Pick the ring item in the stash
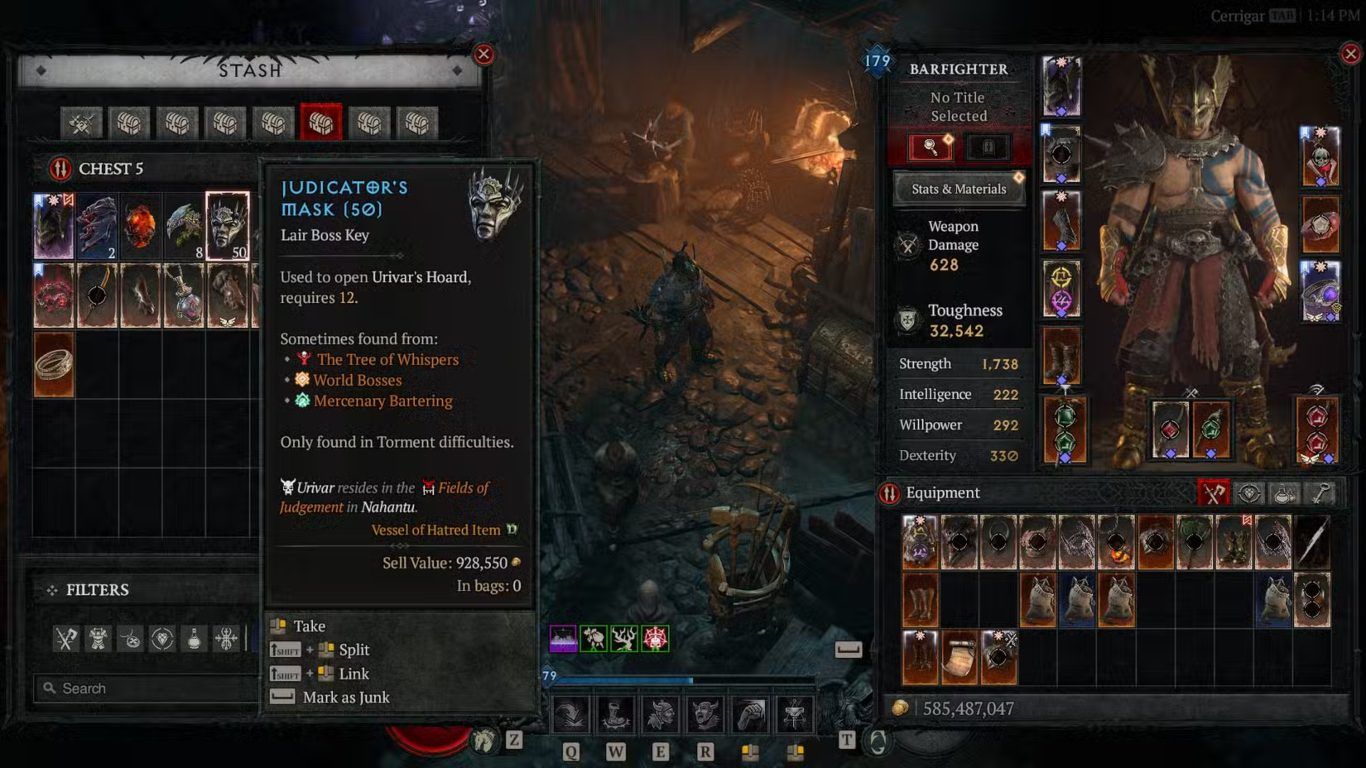 pos(54,365)
